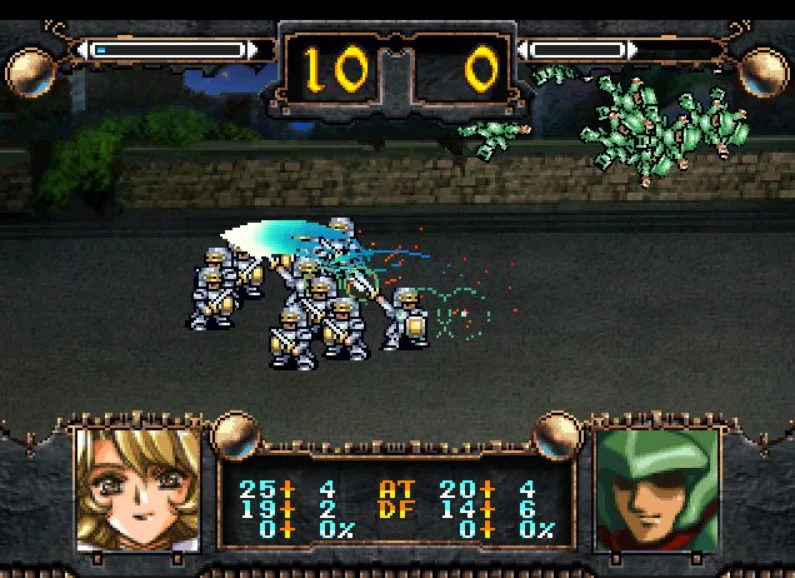Select the blonde commander portrait

pos(138,489)
